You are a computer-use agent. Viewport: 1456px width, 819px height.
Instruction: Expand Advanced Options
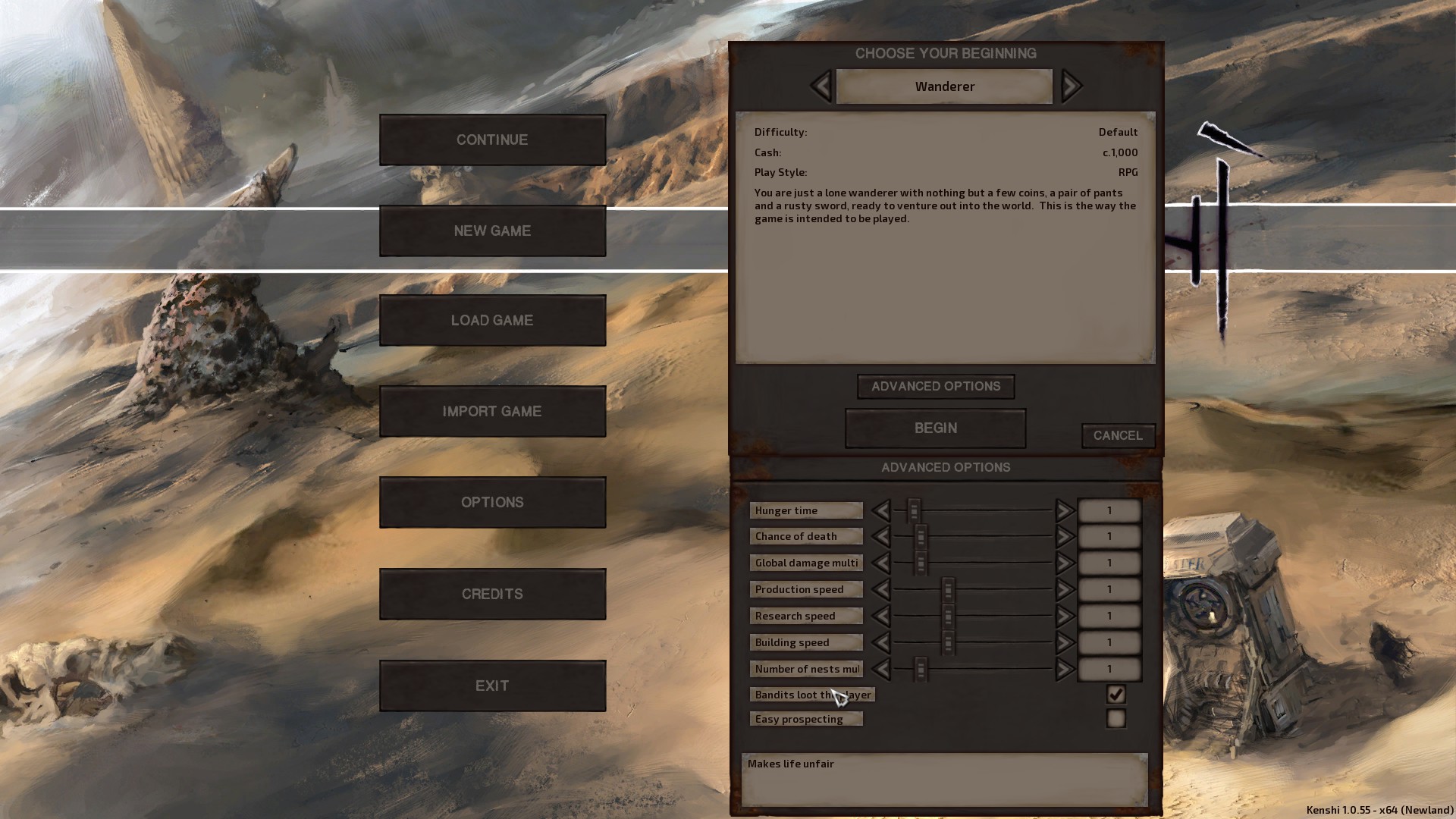coord(935,386)
